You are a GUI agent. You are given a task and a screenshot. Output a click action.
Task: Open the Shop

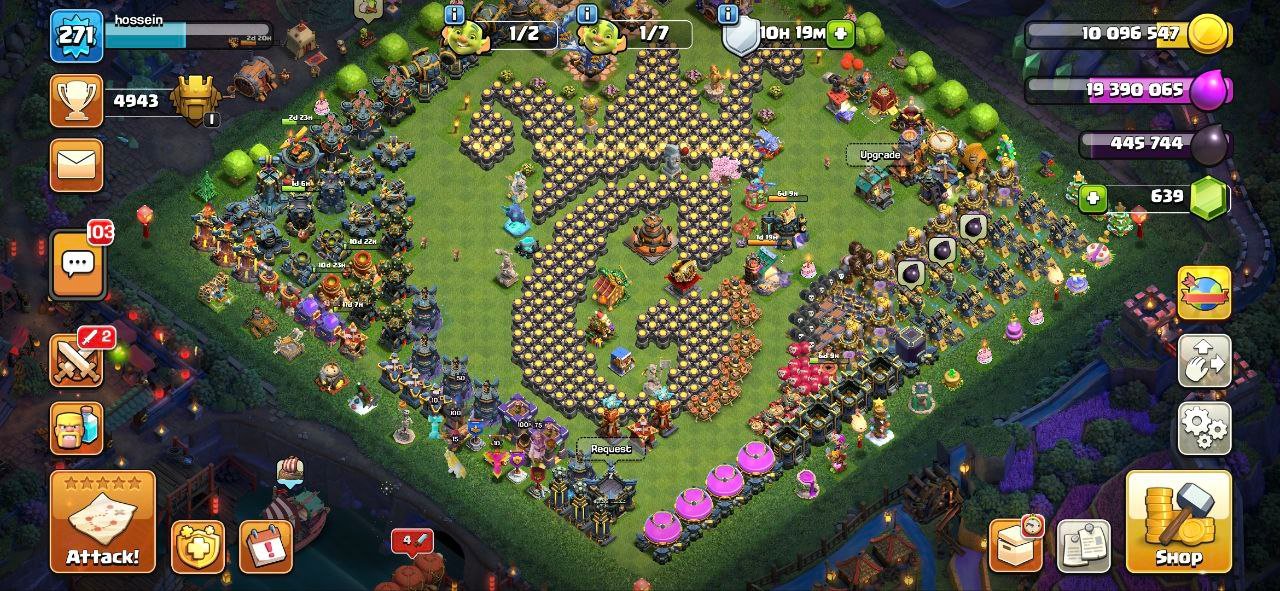pos(1178,522)
